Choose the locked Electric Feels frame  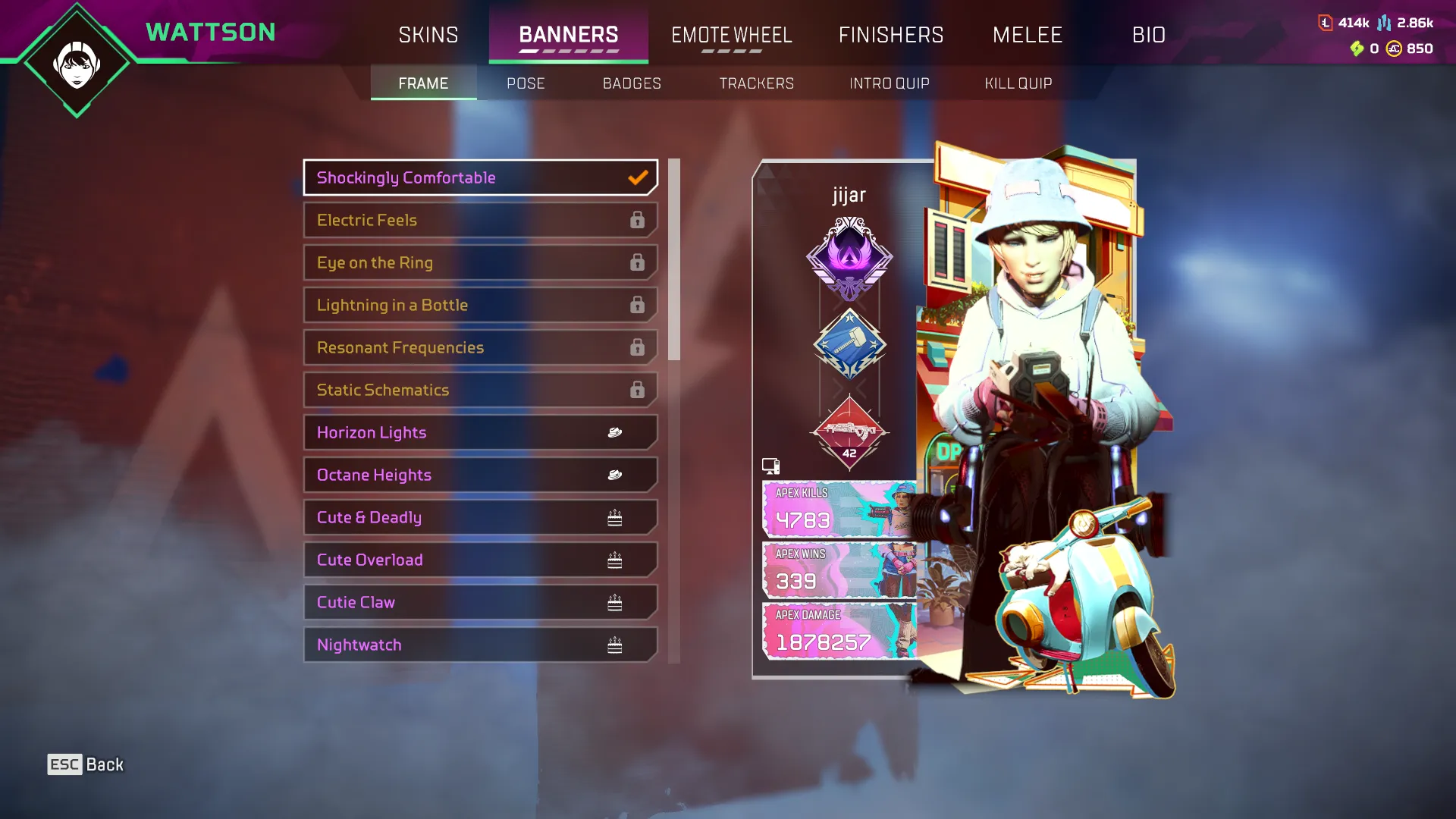(x=480, y=220)
